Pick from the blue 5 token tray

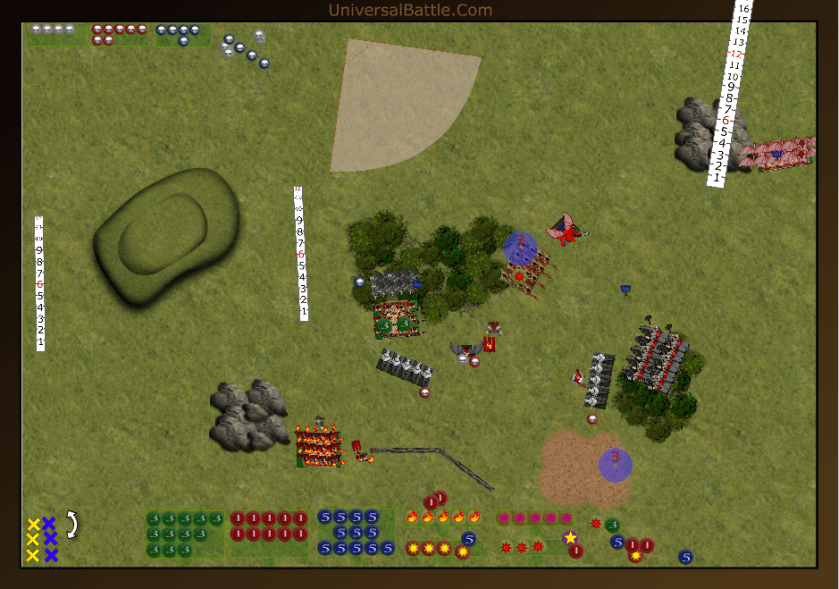pyautogui.click(x=355, y=533)
